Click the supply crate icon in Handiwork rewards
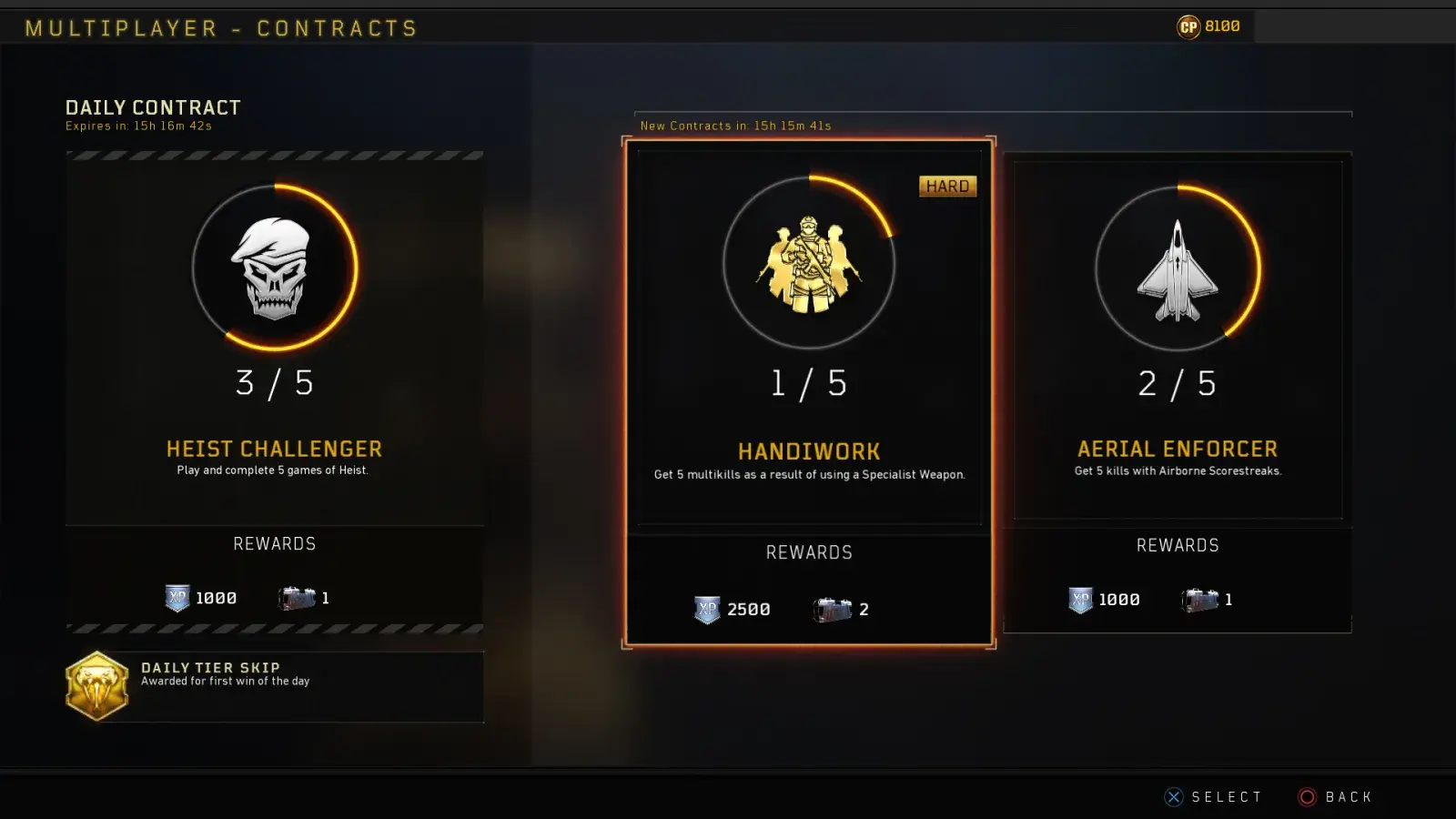The height and width of the screenshot is (819, 1456). tap(834, 608)
